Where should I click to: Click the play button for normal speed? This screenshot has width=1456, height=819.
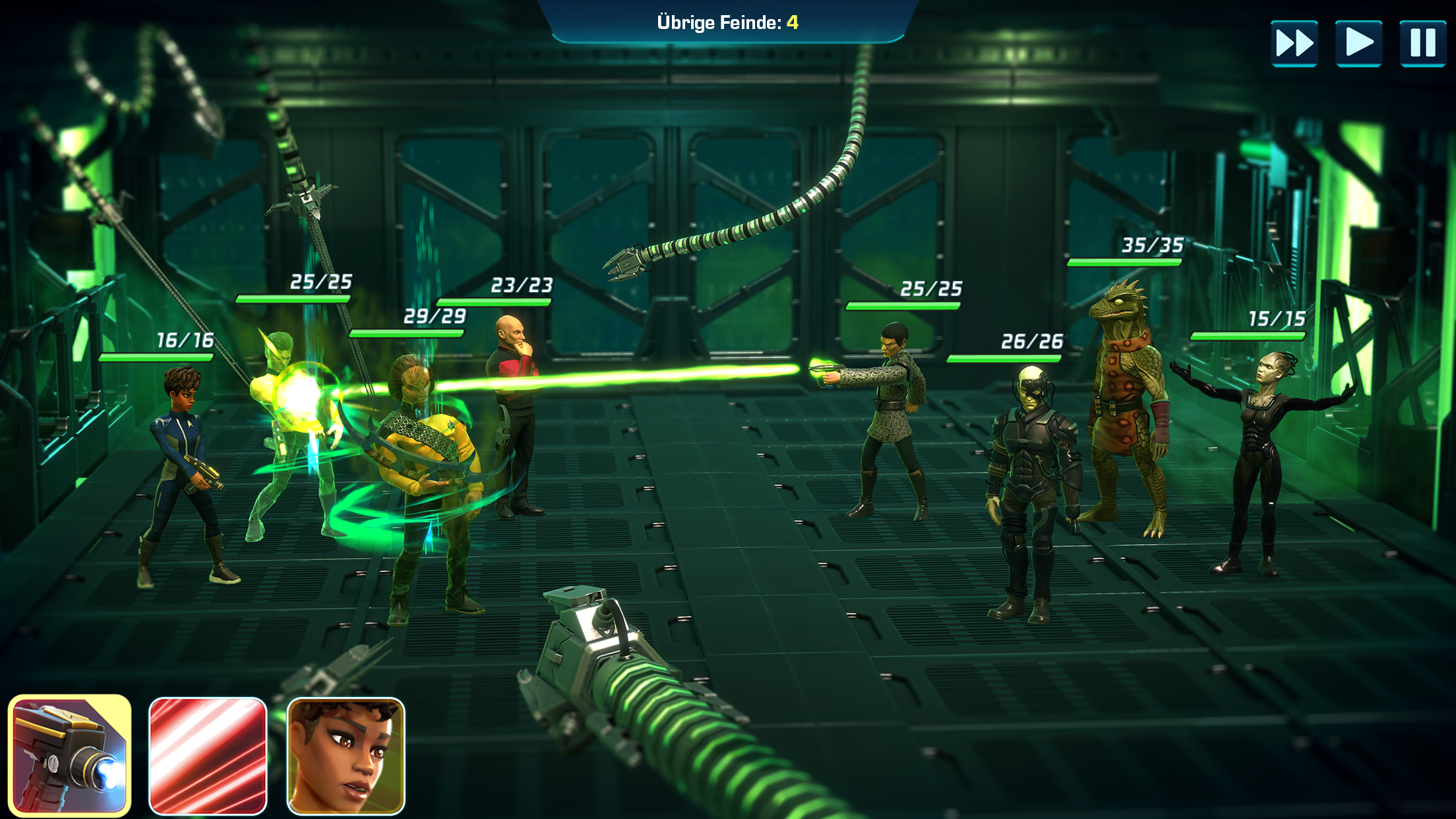point(1358,44)
